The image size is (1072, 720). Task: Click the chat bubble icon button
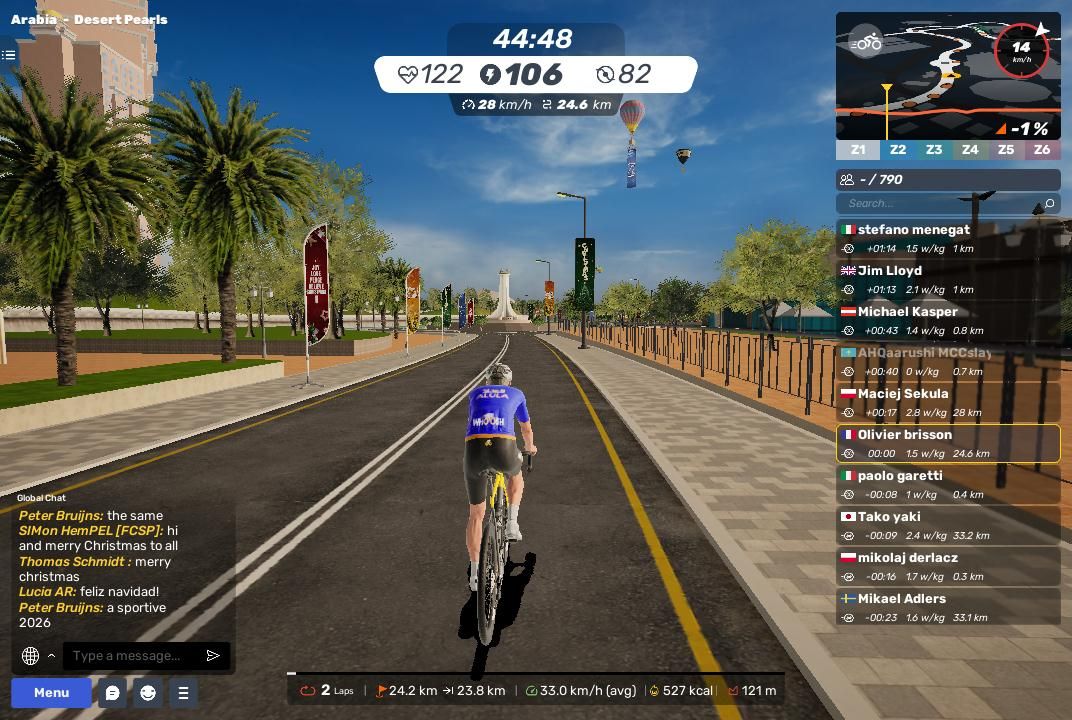point(113,692)
